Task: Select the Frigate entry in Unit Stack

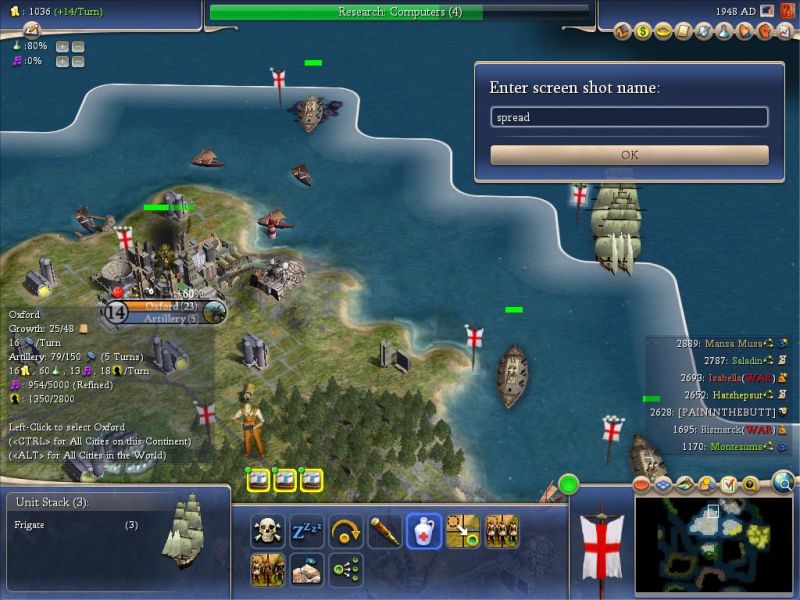Action: point(75,524)
